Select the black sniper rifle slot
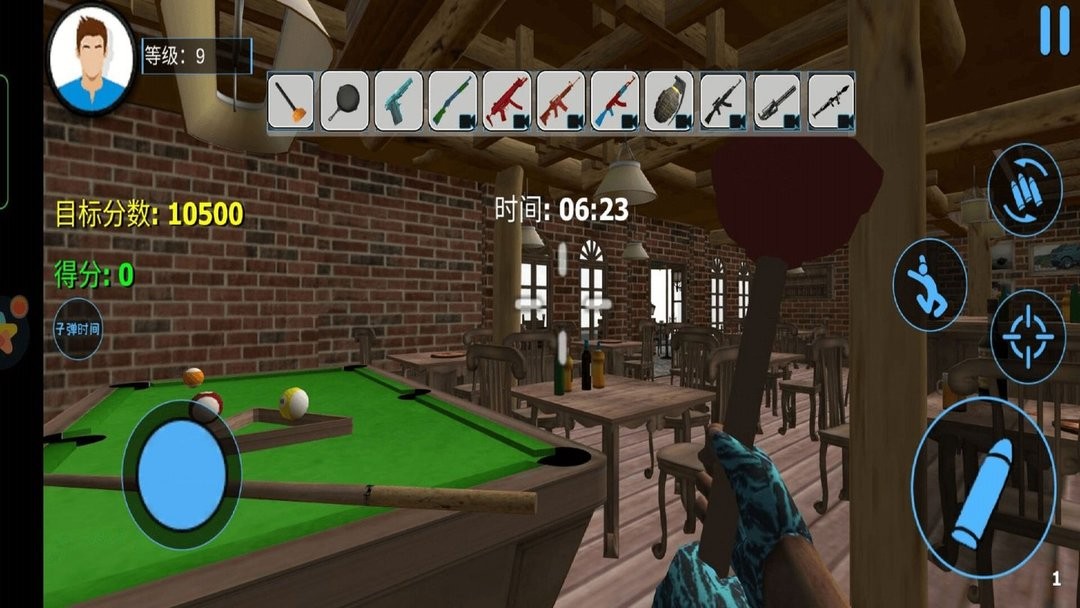The image size is (1080, 608). point(723,101)
